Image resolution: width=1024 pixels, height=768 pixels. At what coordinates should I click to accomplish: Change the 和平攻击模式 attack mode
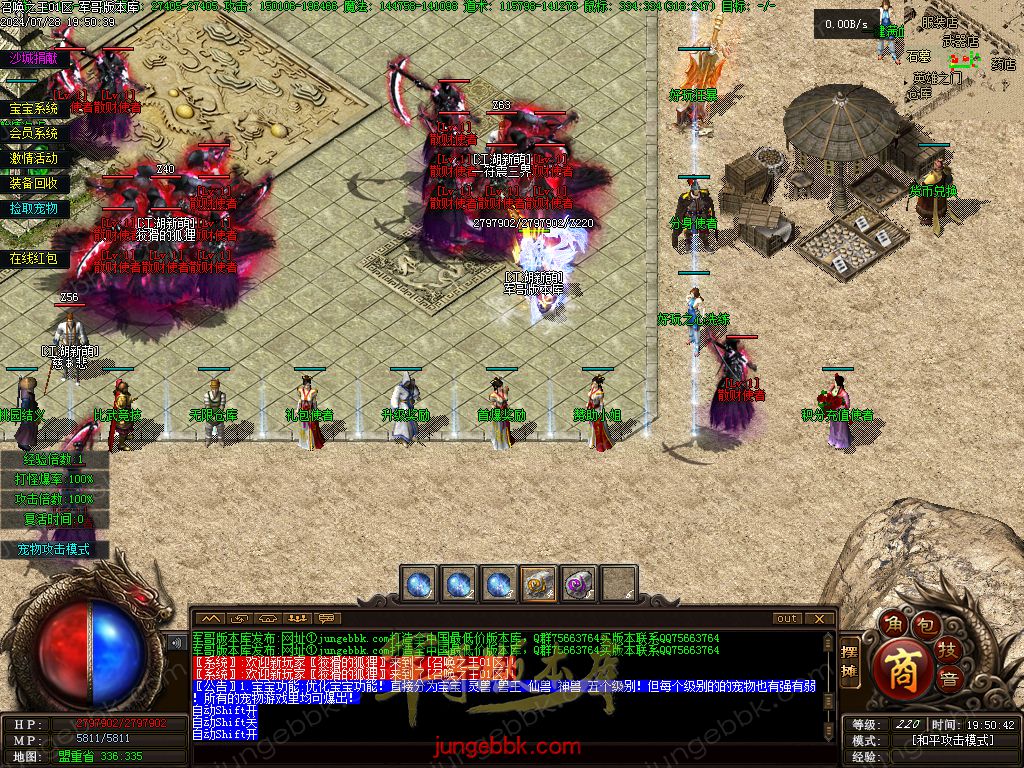[x=952, y=740]
